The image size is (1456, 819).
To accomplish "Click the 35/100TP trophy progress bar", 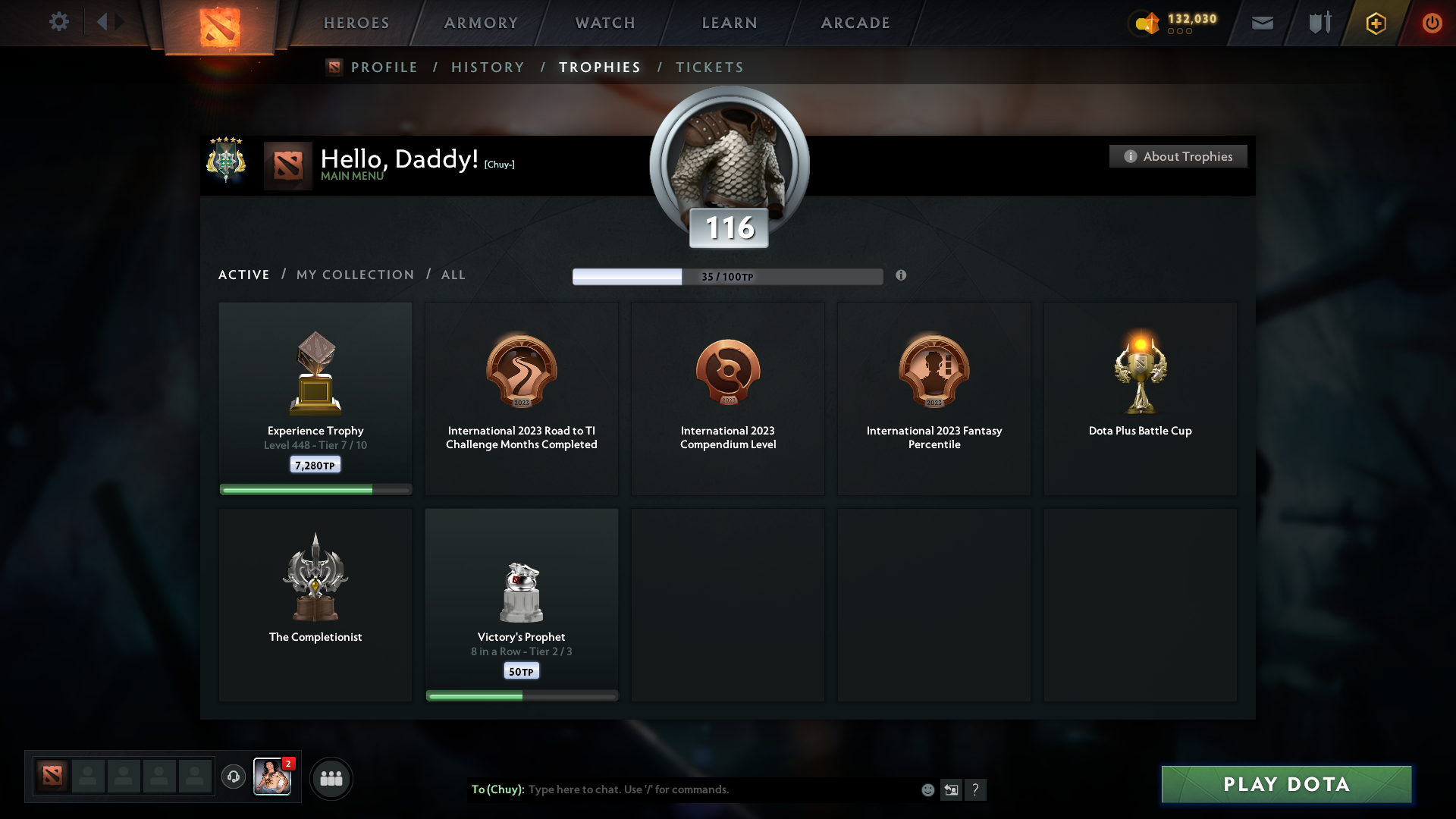I will [728, 276].
